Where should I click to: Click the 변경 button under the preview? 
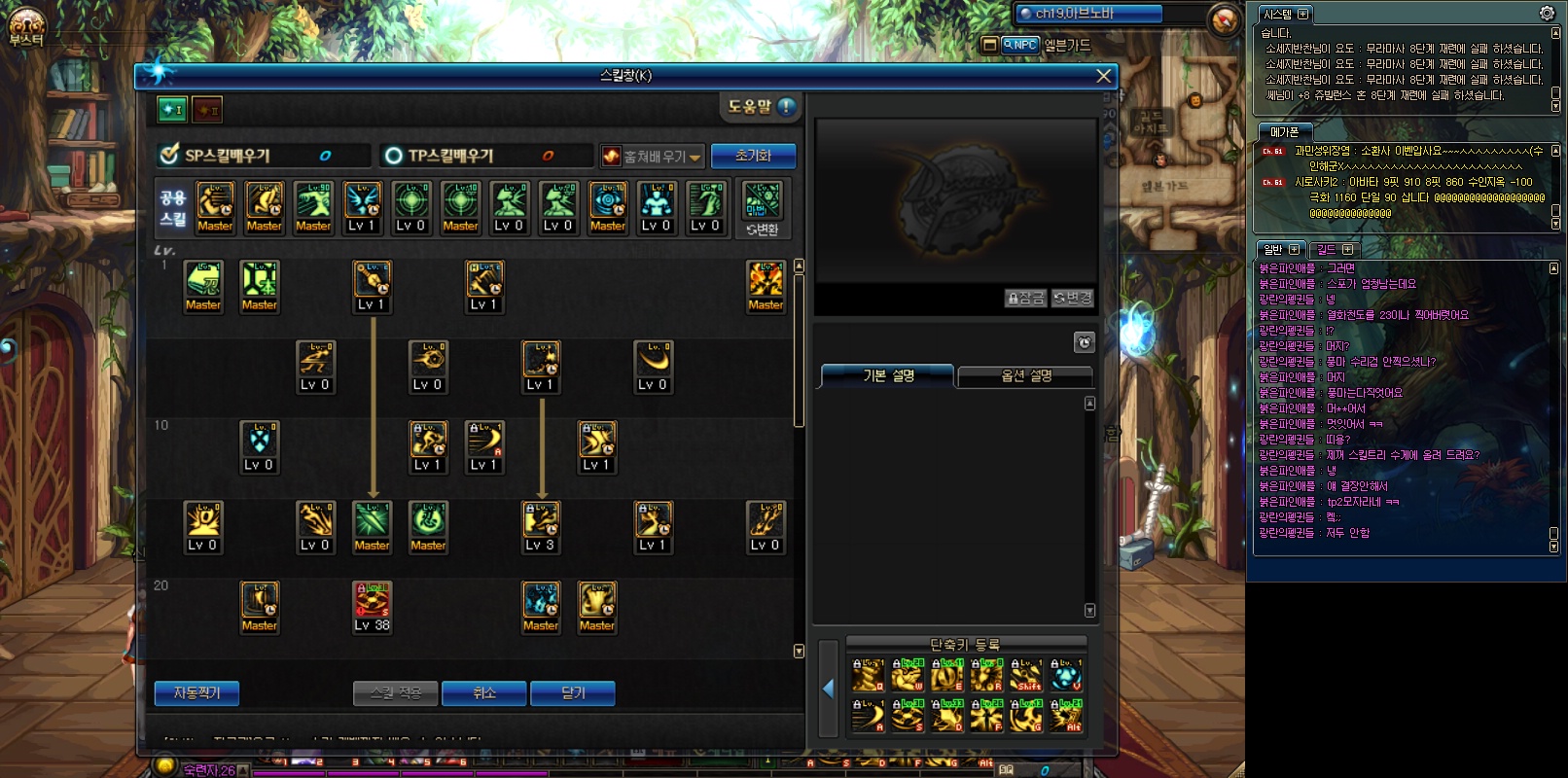[1073, 299]
